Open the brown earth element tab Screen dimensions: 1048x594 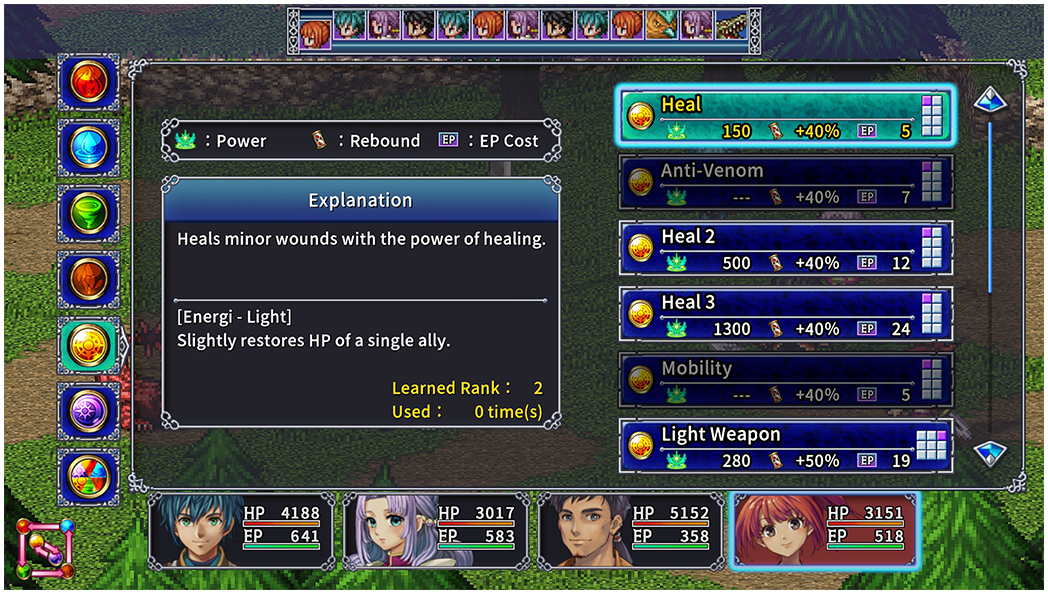(x=88, y=279)
